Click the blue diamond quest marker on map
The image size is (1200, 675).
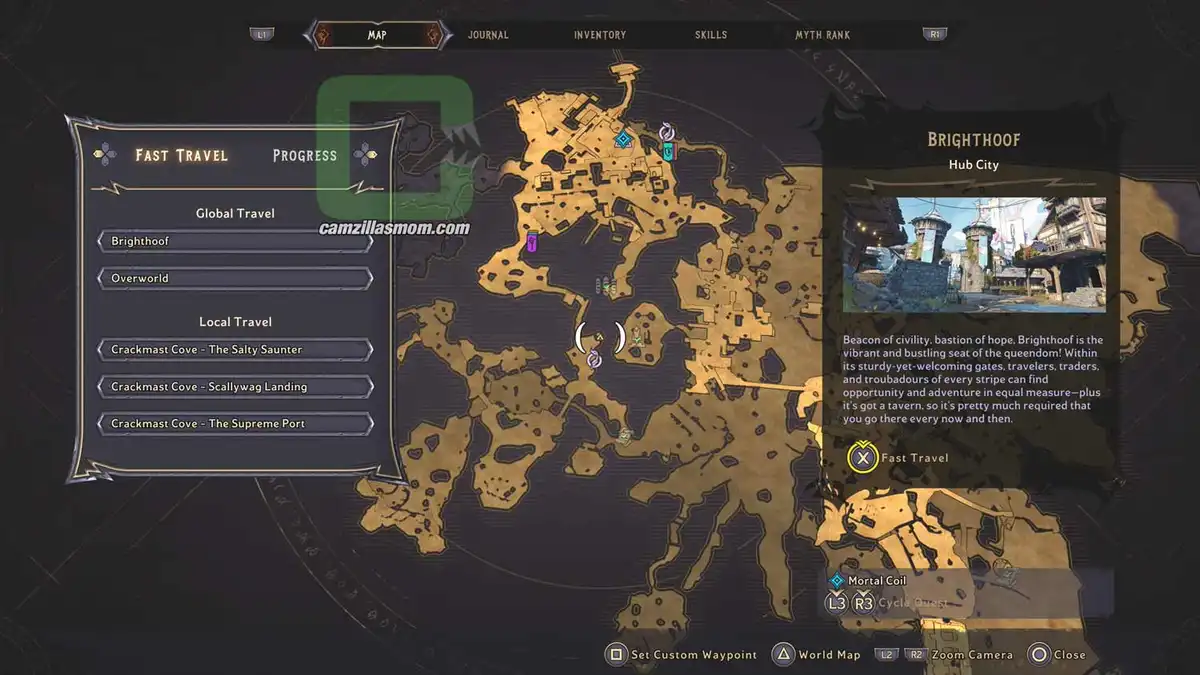622,138
